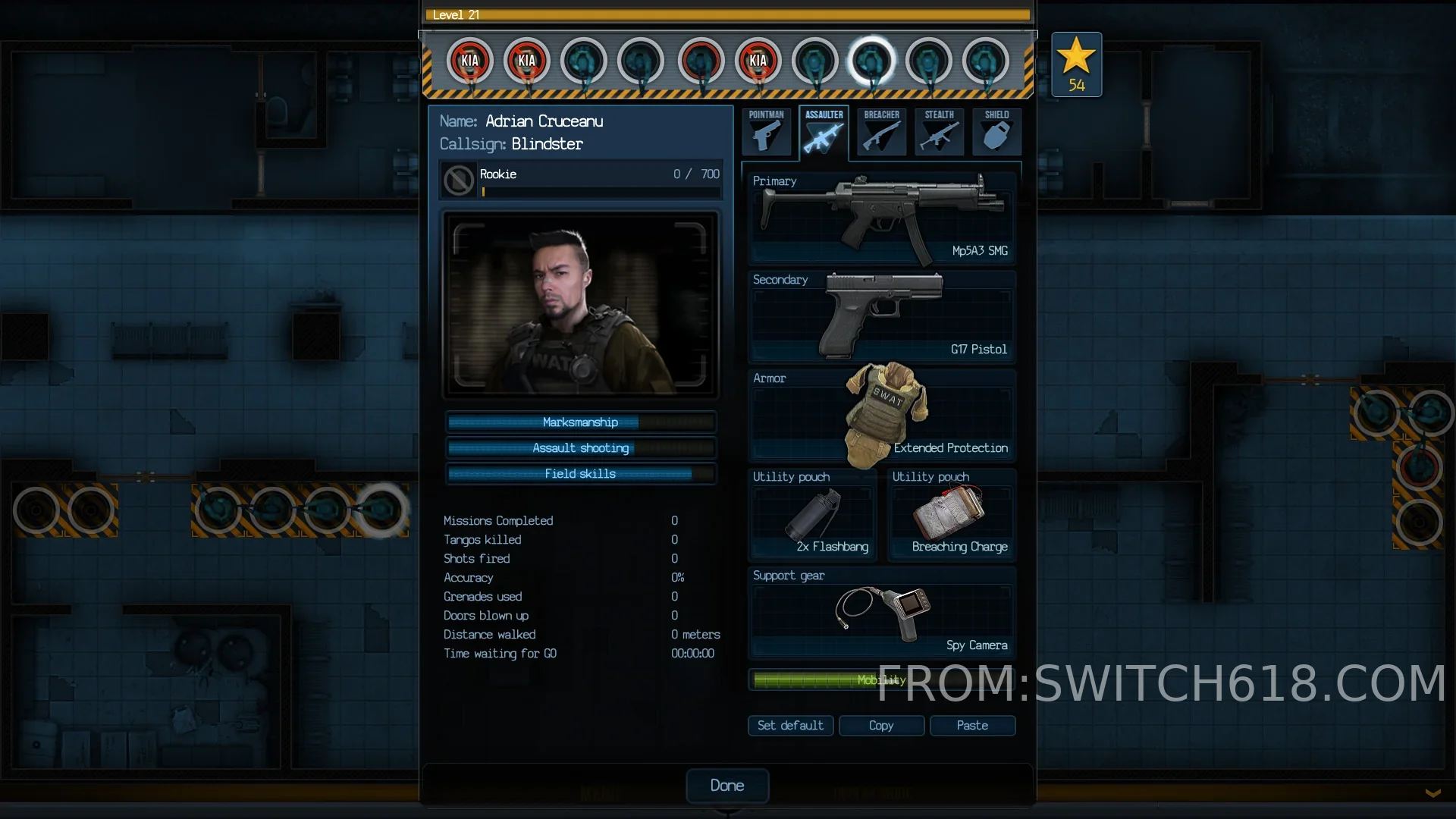
Task: Select the G17 Pistol secondary slot
Action: click(882, 316)
